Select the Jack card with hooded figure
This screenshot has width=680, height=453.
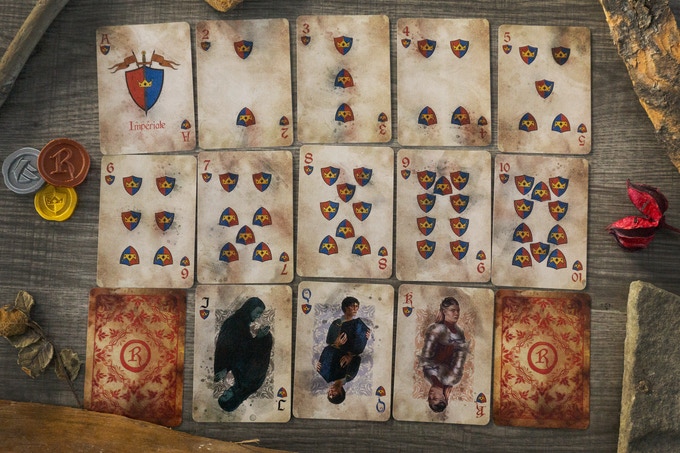click(242, 353)
